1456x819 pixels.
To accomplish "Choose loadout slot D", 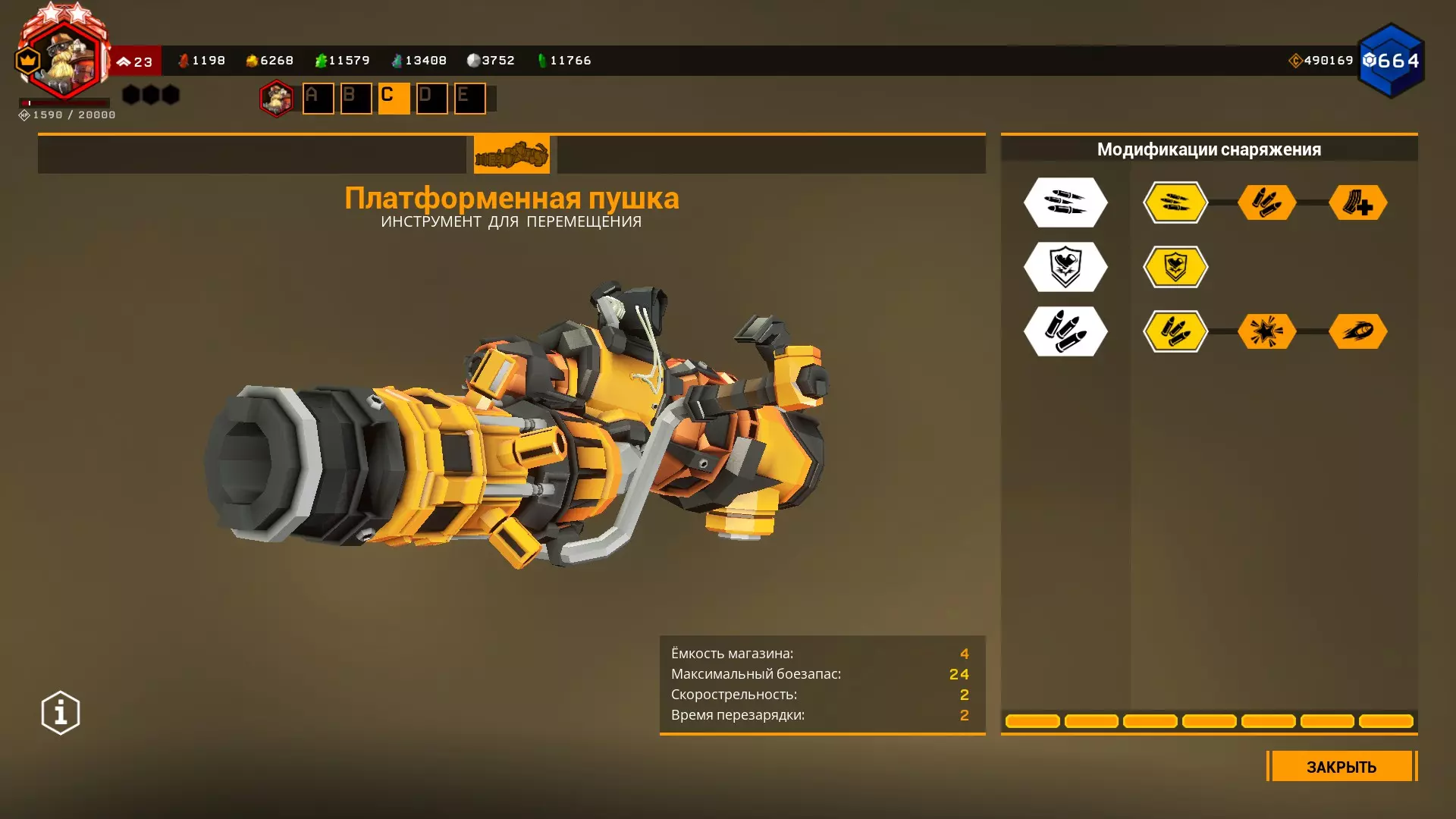I will click(x=432, y=98).
